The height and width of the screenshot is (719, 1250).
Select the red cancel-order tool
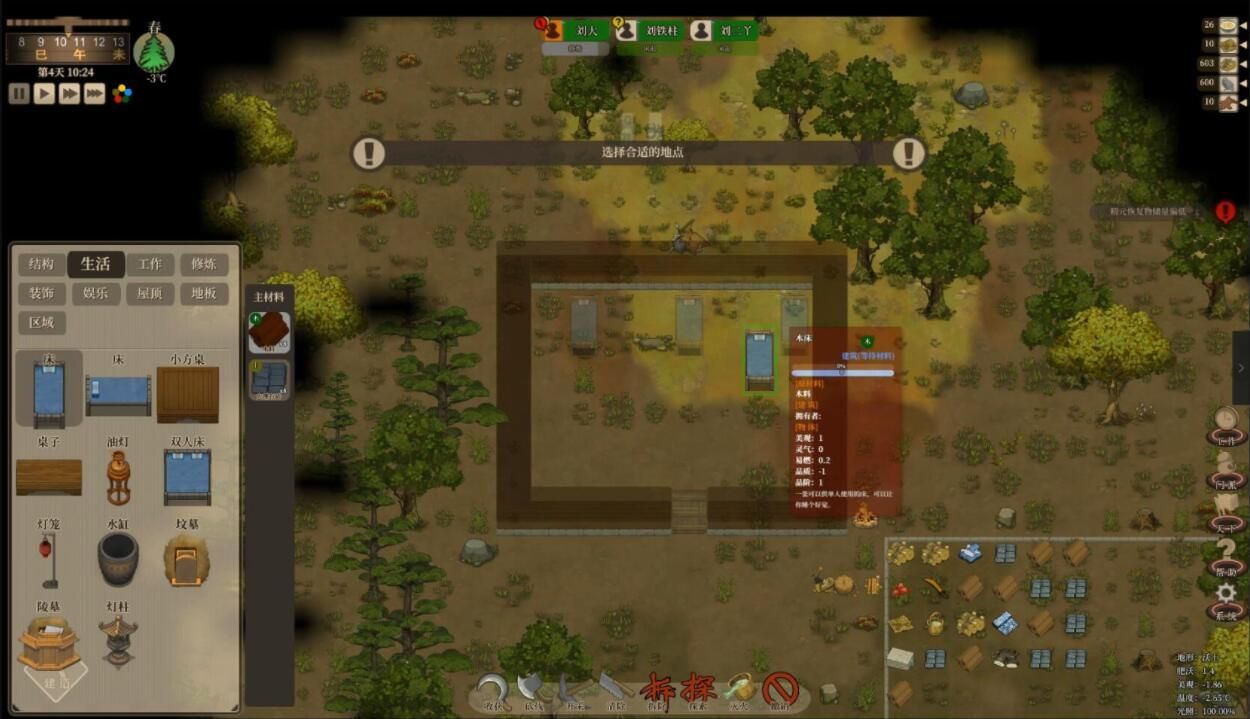[x=780, y=688]
